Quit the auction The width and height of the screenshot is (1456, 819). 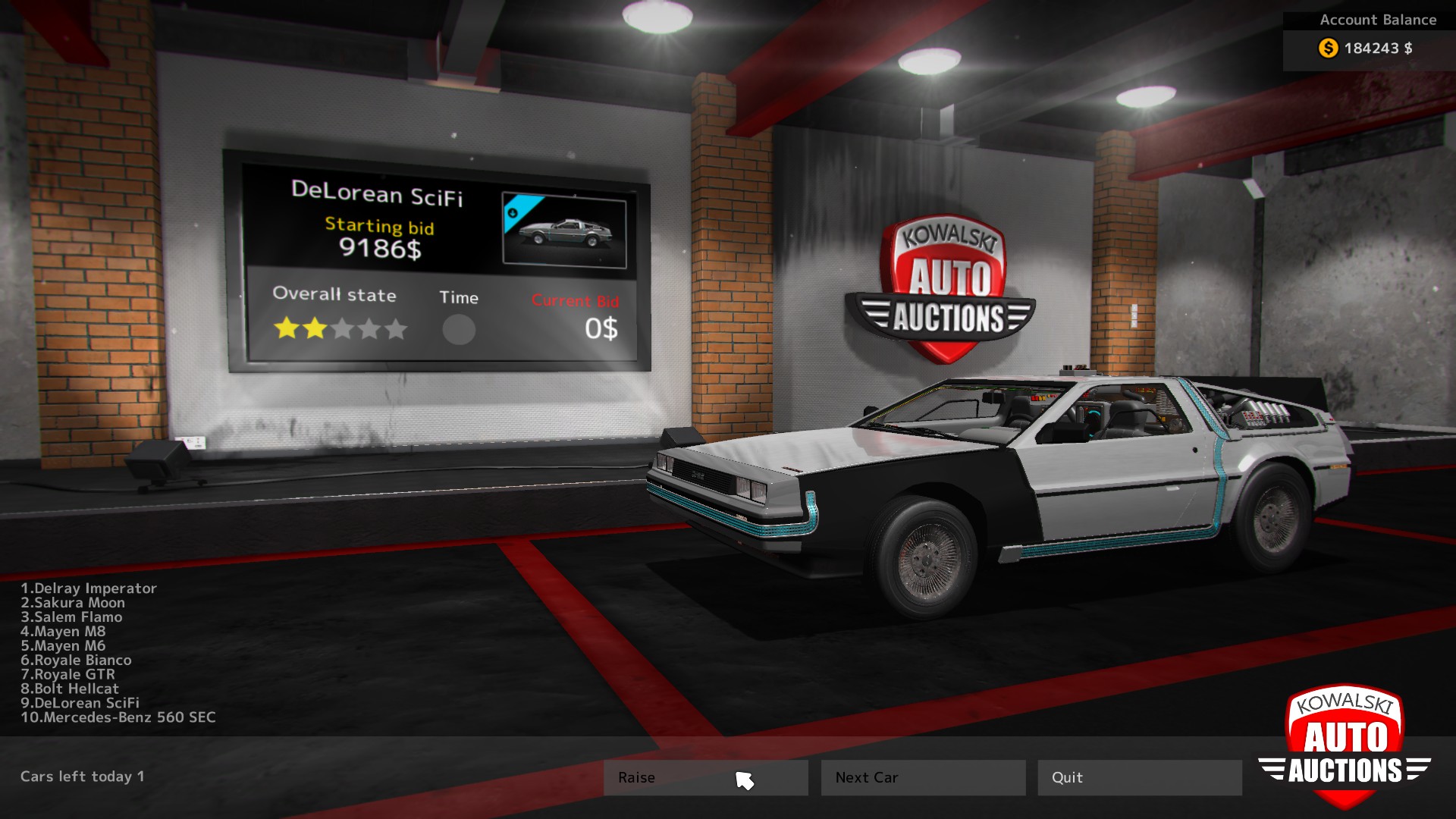point(1139,777)
